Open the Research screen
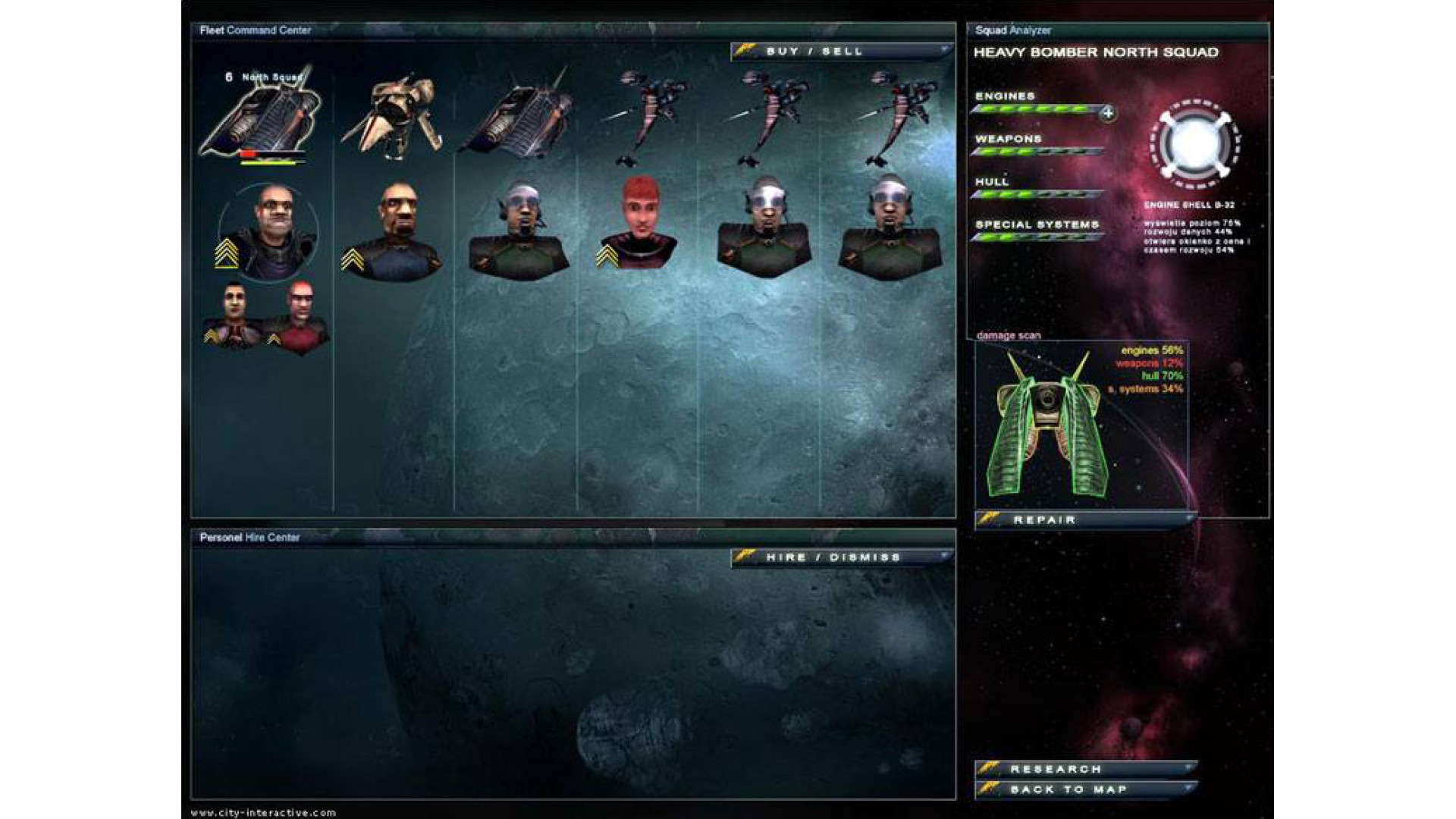 [1086, 769]
